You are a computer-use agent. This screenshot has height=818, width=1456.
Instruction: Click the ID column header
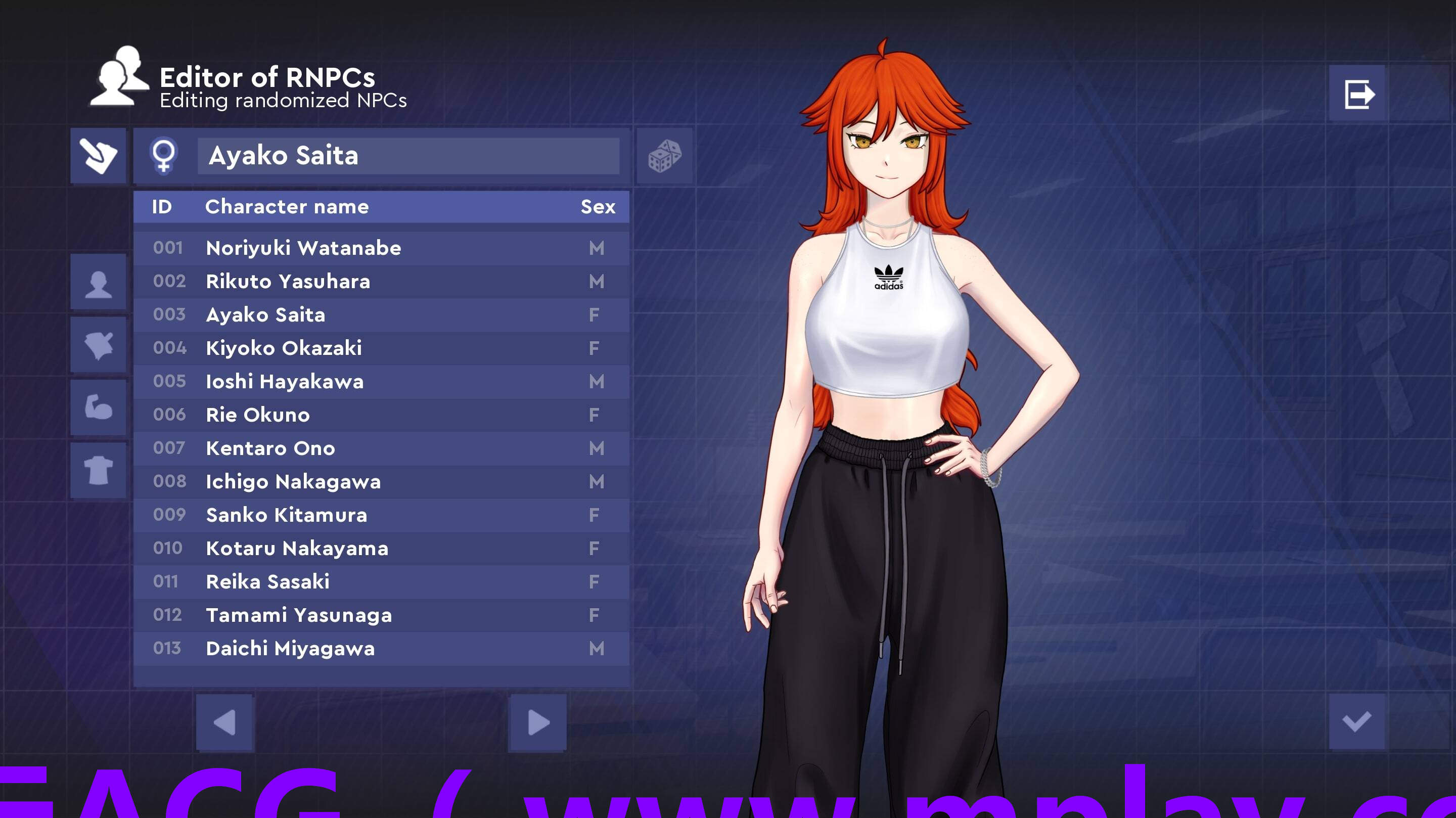coord(163,206)
